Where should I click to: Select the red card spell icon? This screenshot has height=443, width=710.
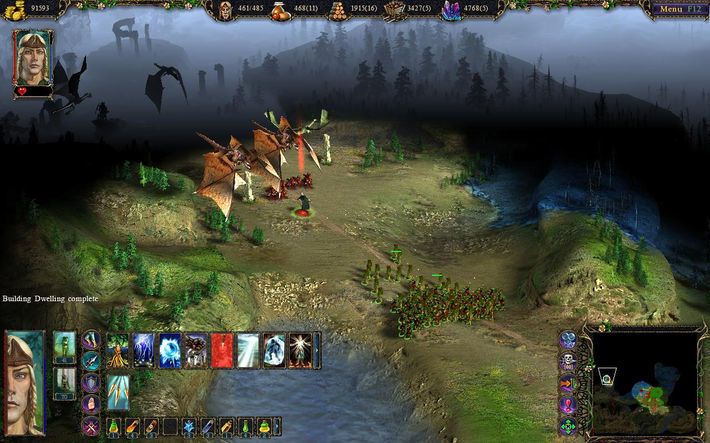tap(222, 351)
